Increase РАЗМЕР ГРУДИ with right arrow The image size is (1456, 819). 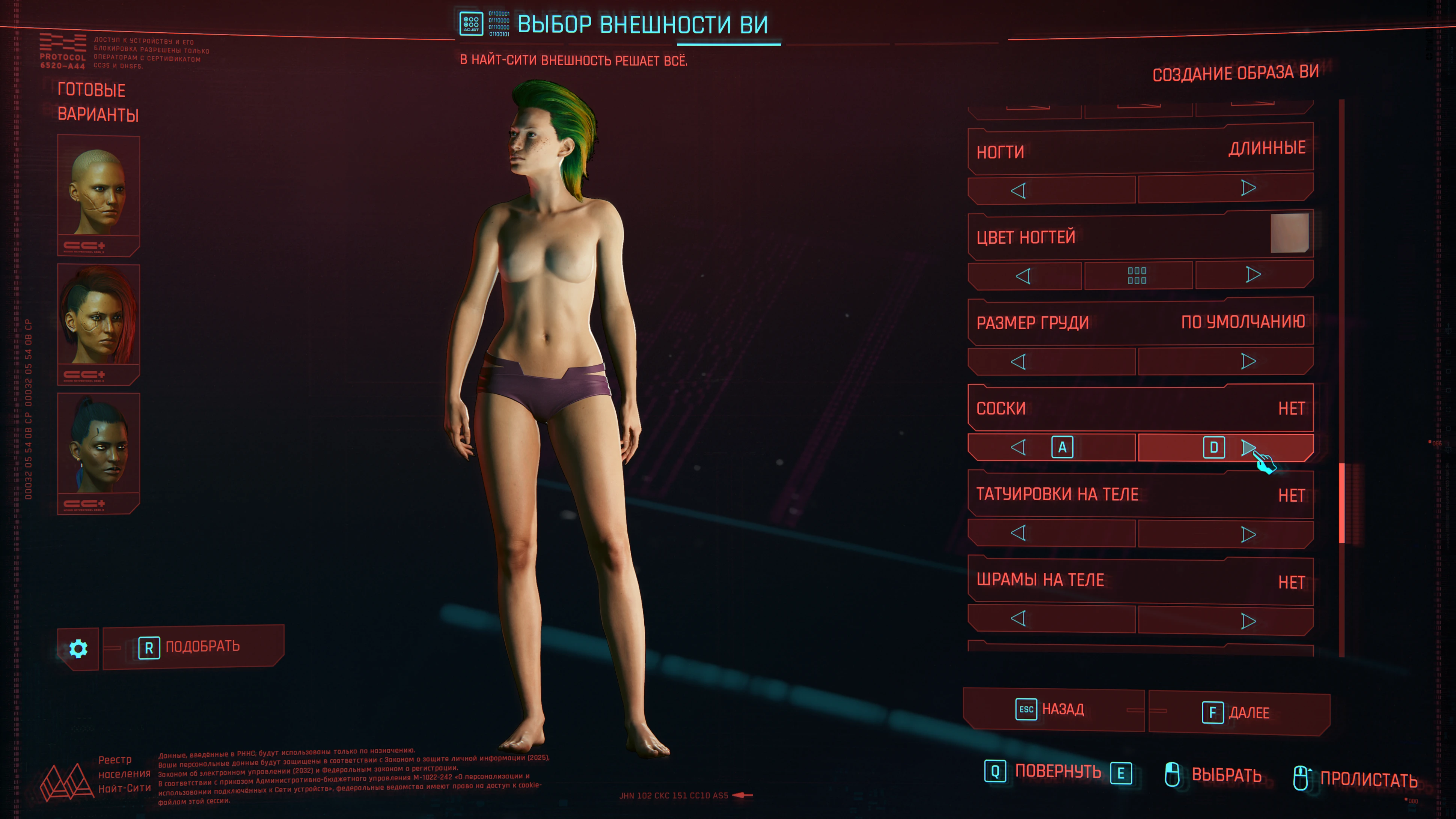click(x=1248, y=361)
